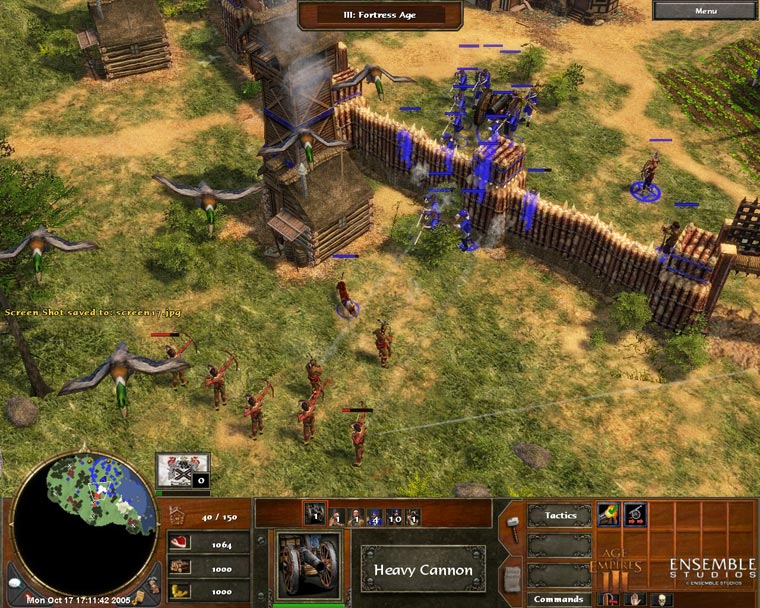Open the game Menu
Viewport: 760px width, 608px height.
point(705,11)
